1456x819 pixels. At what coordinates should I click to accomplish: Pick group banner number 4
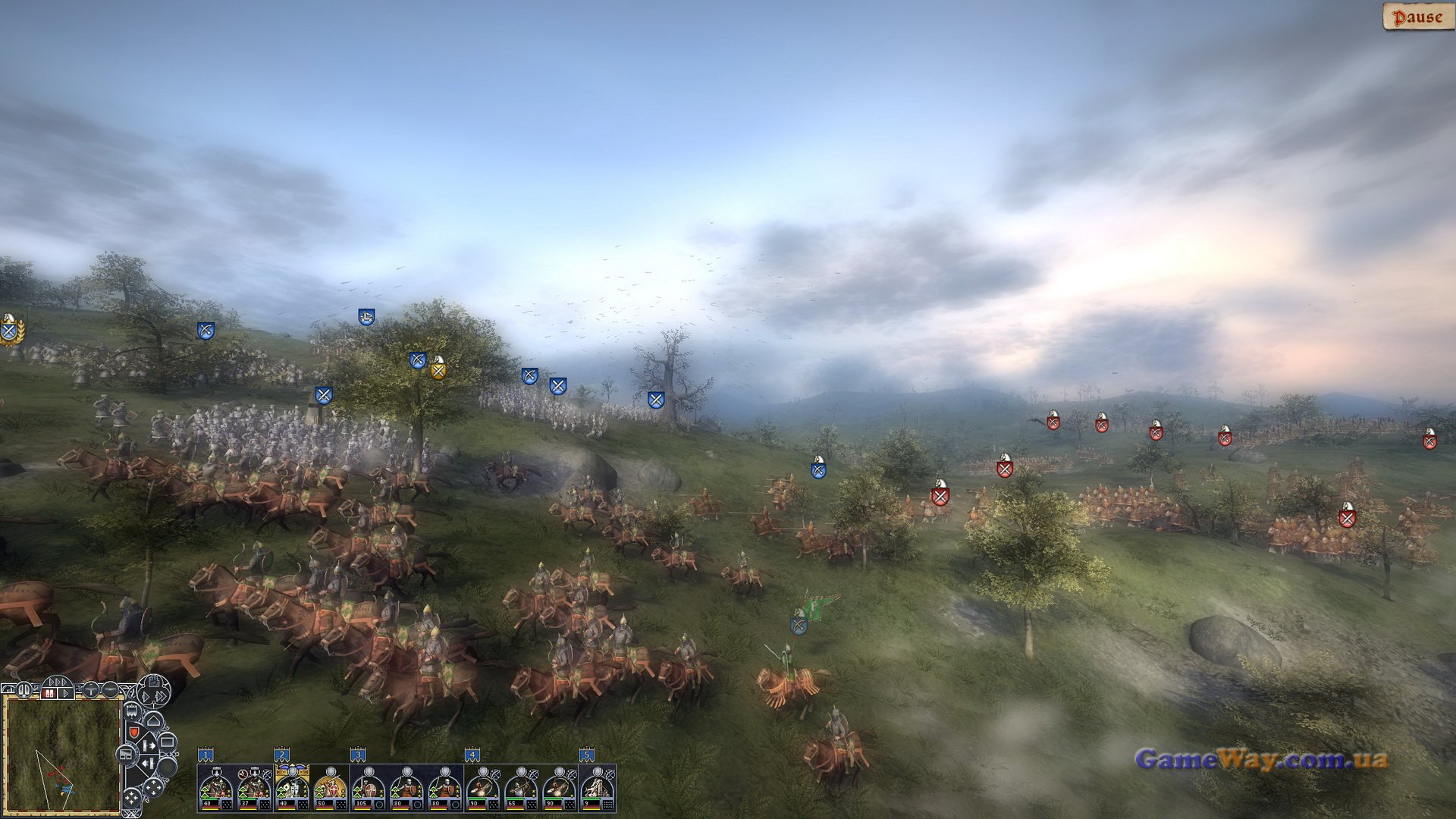pyautogui.click(x=472, y=755)
